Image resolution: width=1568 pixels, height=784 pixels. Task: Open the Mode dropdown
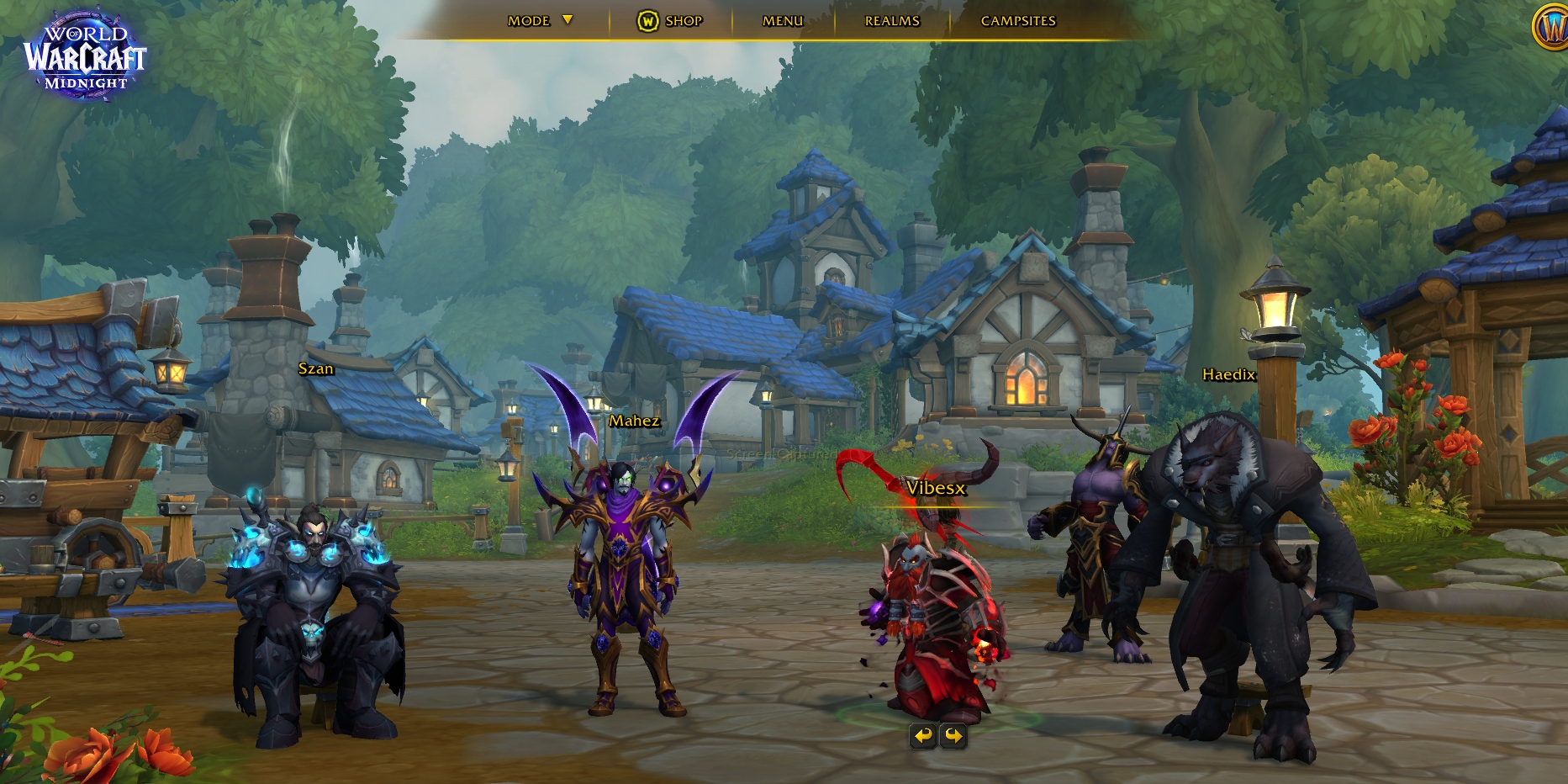(x=539, y=20)
